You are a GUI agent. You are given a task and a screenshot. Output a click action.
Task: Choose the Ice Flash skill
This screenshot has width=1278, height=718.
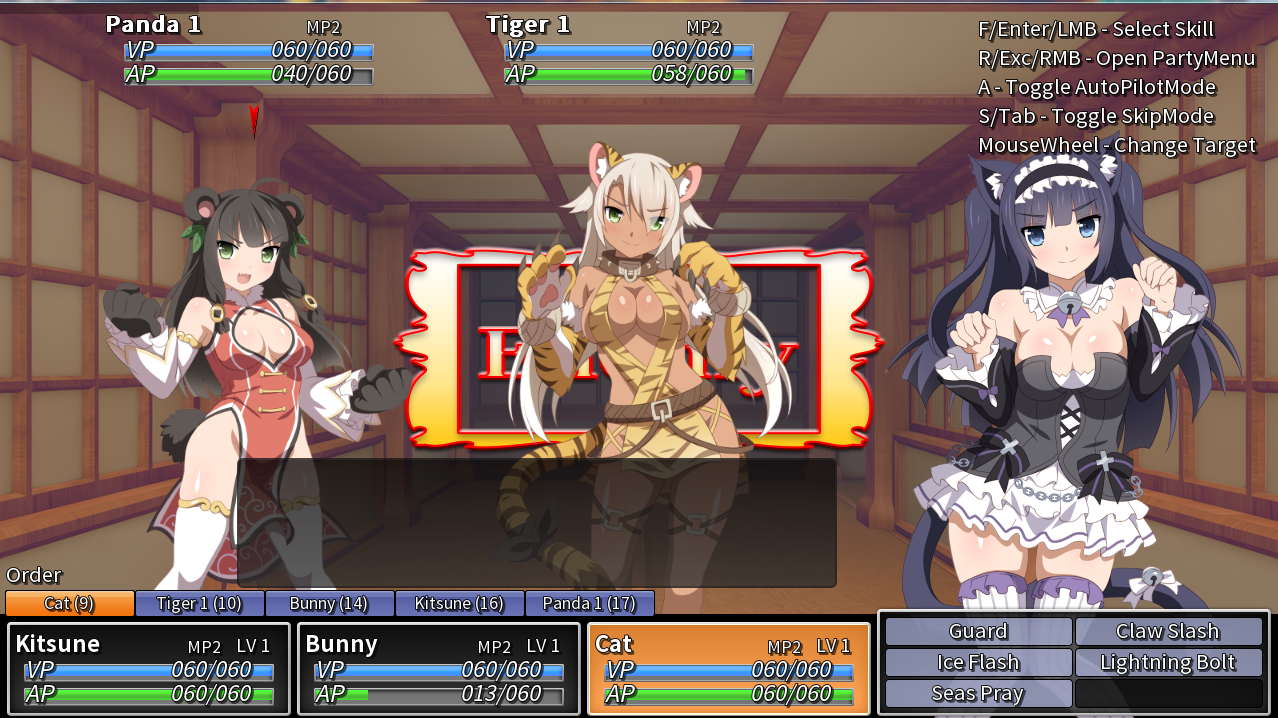pyautogui.click(x=978, y=662)
